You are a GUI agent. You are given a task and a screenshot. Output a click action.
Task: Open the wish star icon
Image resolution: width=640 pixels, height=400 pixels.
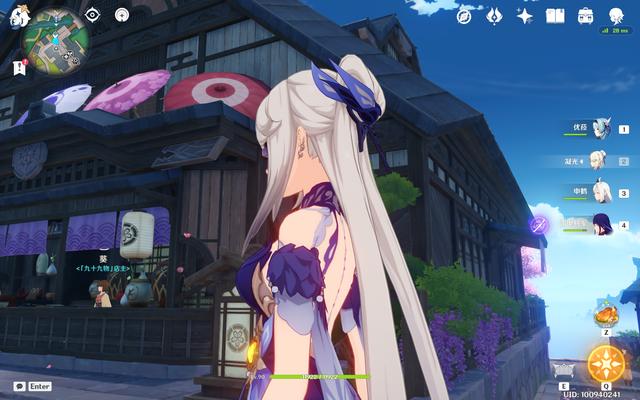[525, 16]
